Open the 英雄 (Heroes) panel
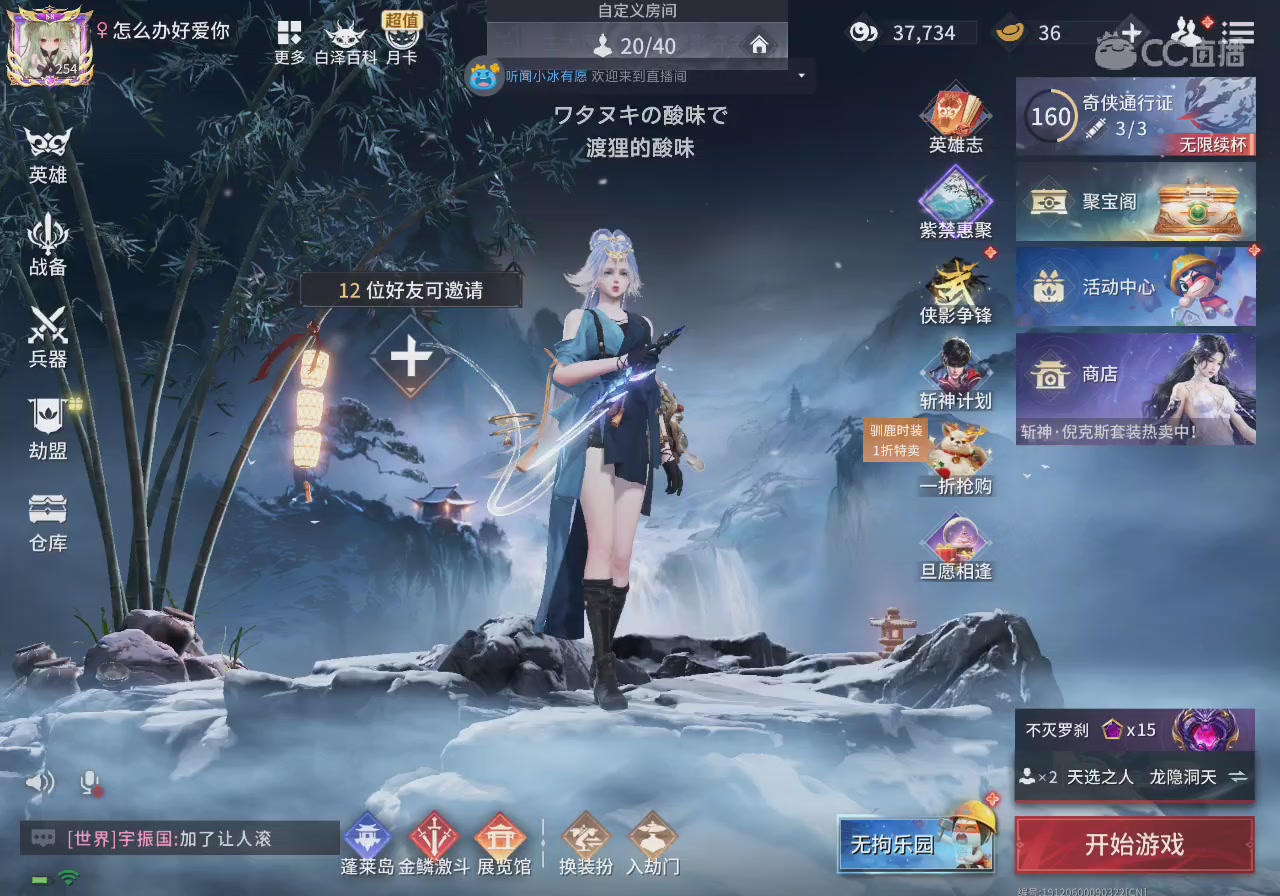Viewport: 1280px width, 896px height. pyautogui.click(x=47, y=152)
